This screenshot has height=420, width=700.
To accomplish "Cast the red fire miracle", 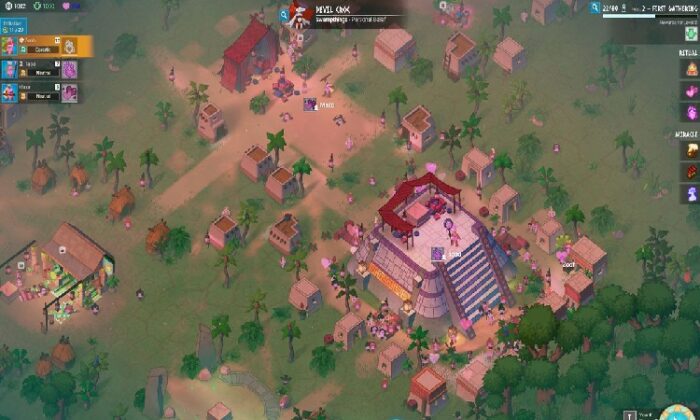I will tap(691, 170).
